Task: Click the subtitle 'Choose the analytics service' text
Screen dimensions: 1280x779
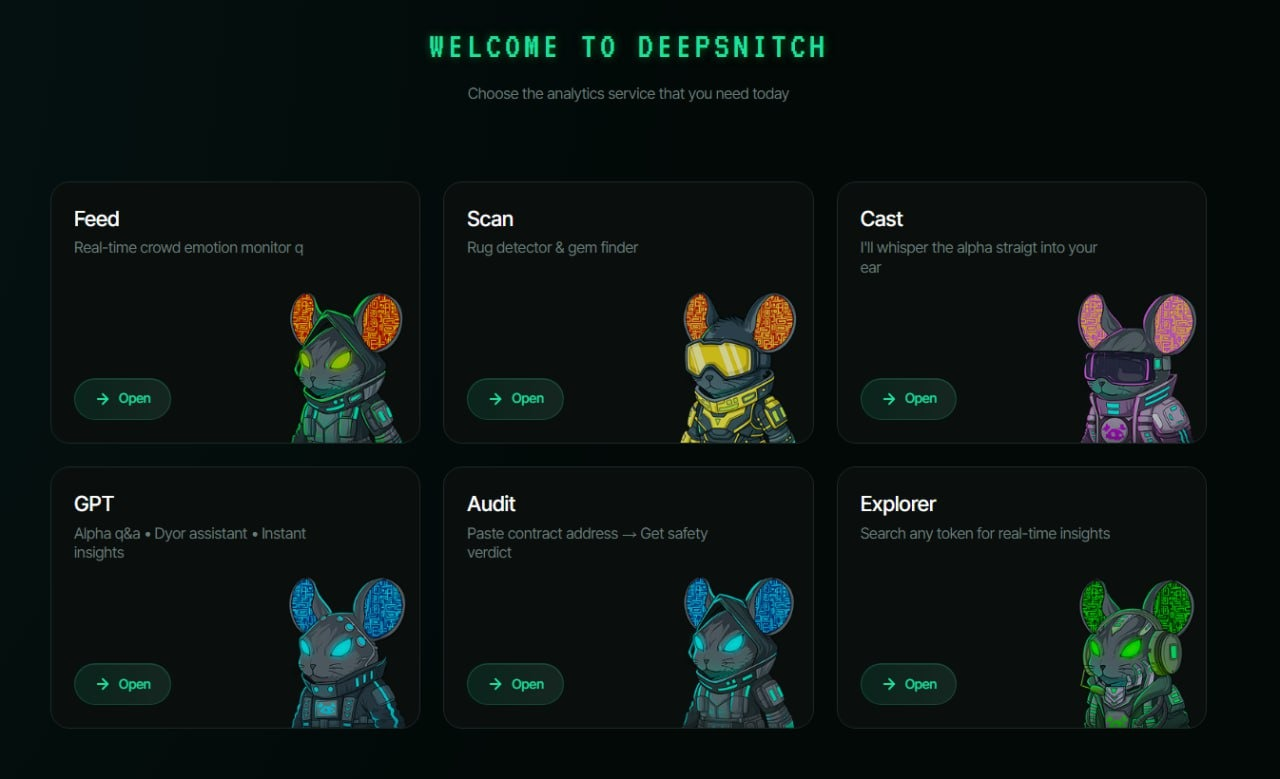Action: [x=628, y=93]
